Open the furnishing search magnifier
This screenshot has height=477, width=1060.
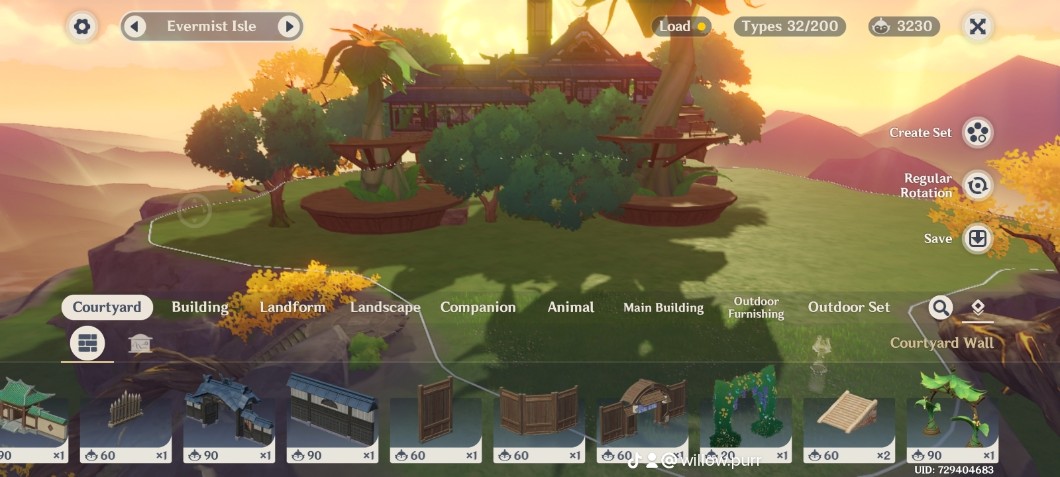[940, 307]
